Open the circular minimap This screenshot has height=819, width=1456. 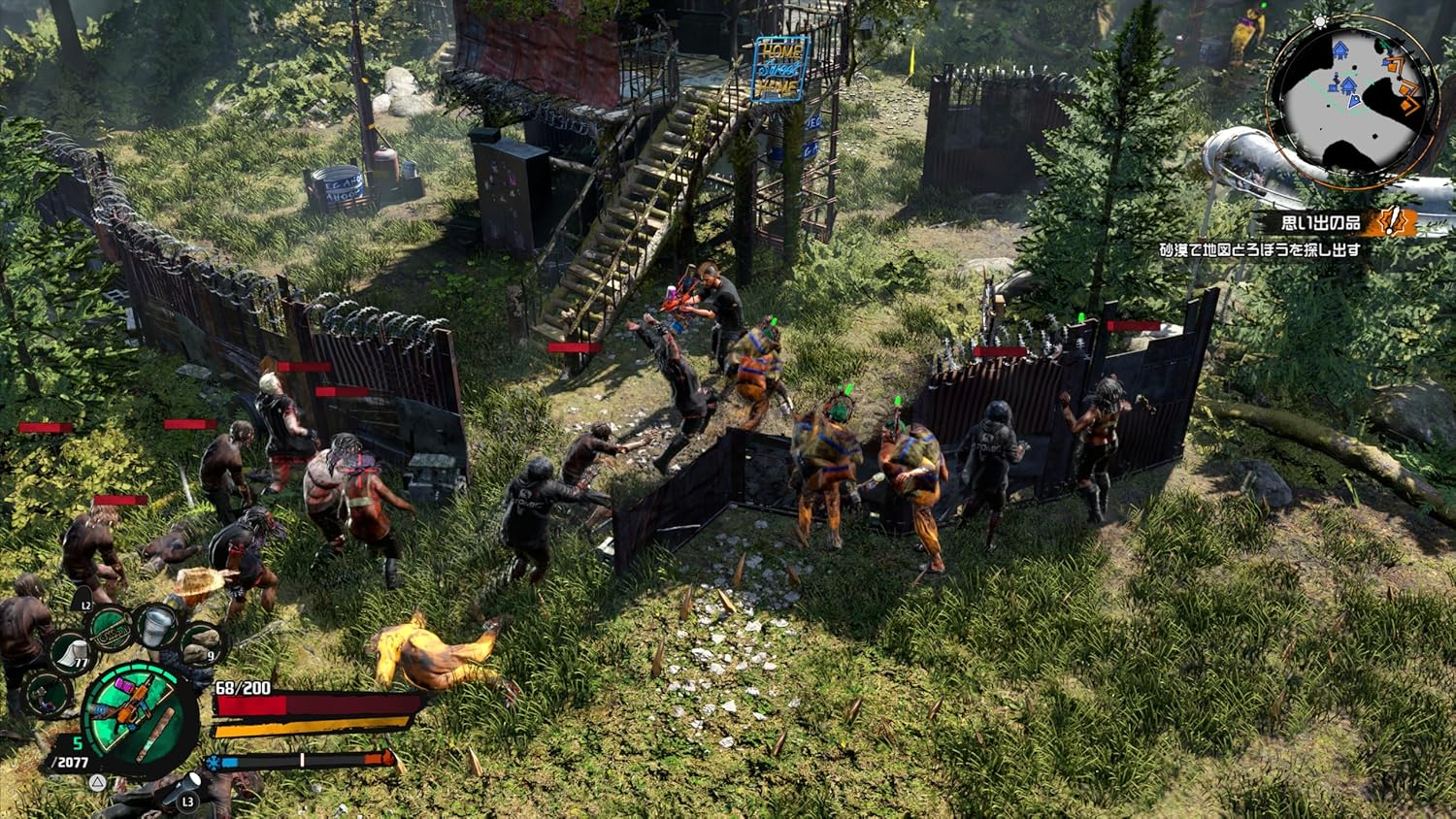pyautogui.click(x=1352, y=100)
